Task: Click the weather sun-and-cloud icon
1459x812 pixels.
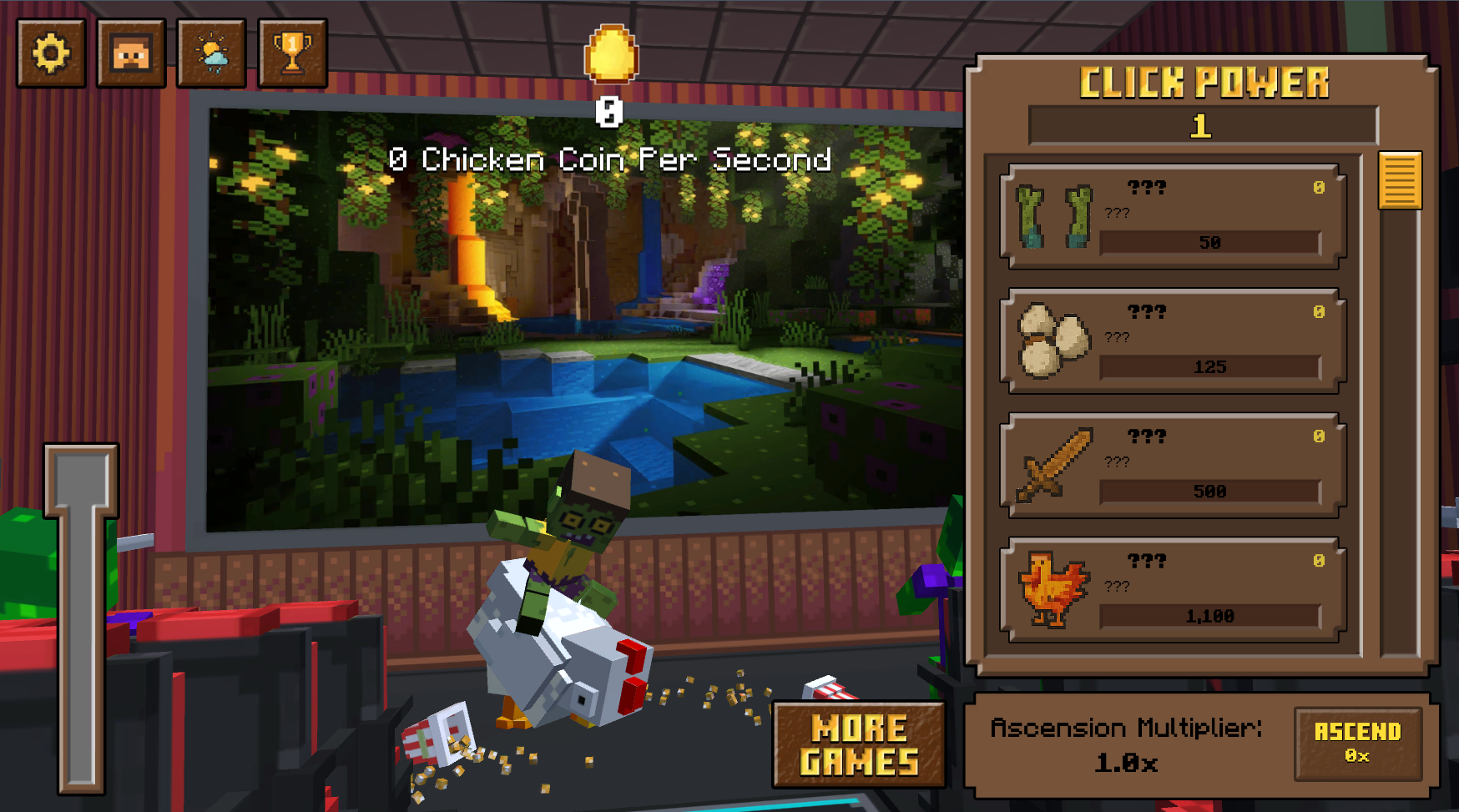Action: click(211, 53)
